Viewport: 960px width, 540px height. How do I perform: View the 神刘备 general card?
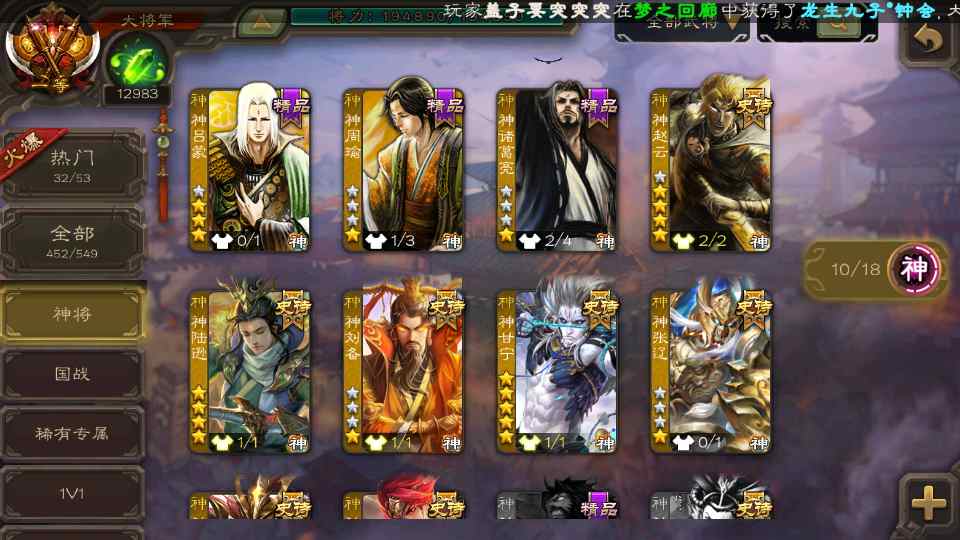coord(404,371)
